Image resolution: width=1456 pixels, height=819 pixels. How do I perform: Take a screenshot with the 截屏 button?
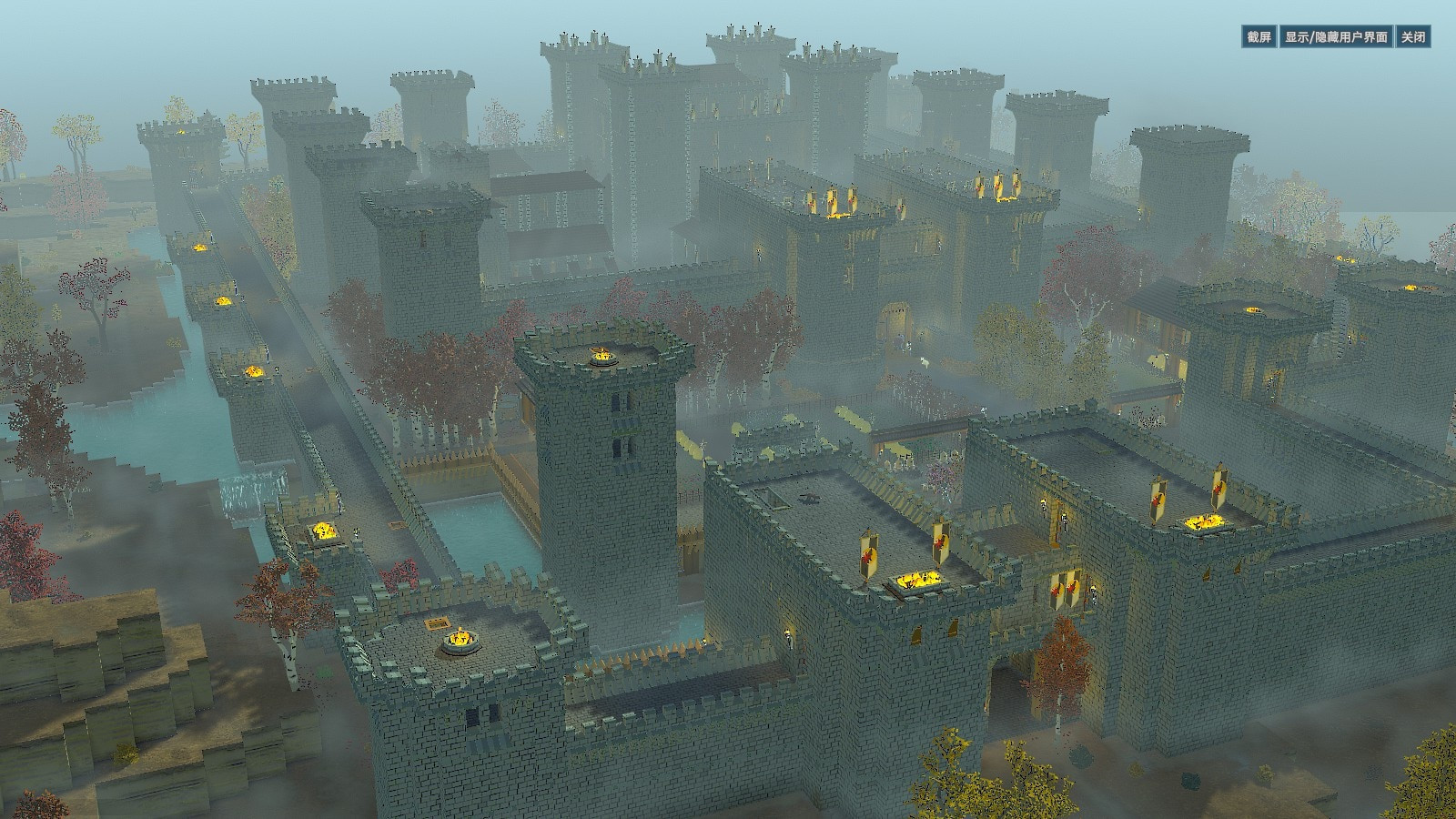coord(1259,37)
